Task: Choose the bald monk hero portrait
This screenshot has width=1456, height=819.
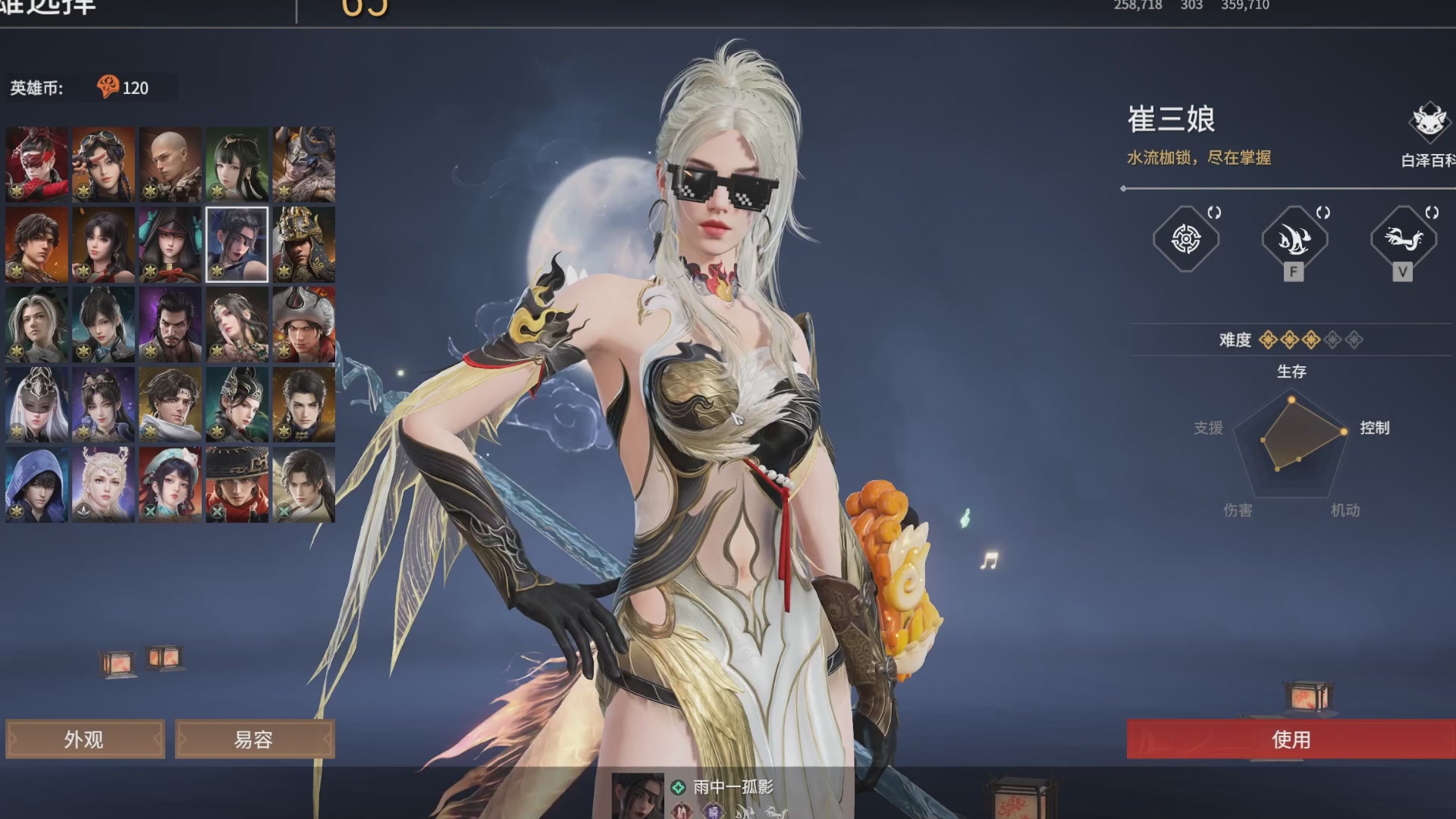Action: (x=171, y=164)
